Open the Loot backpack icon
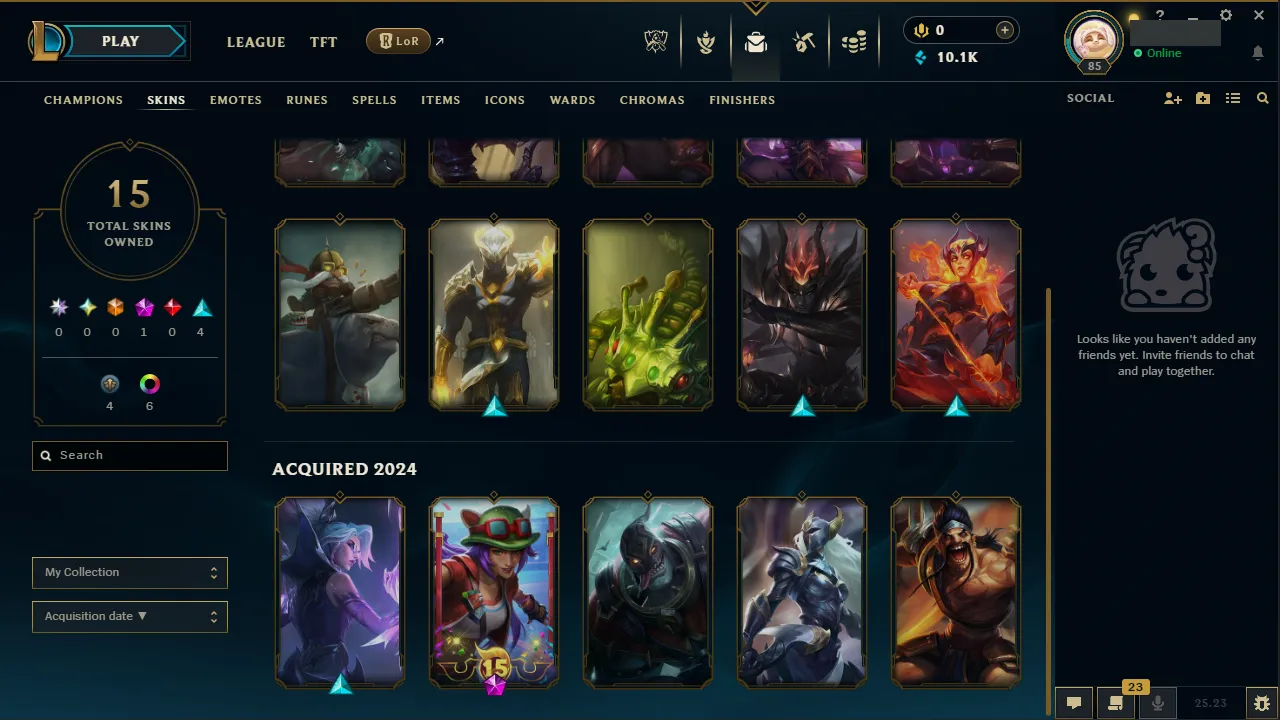The height and width of the screenshot is (720, 1280). tap(755, 41)
